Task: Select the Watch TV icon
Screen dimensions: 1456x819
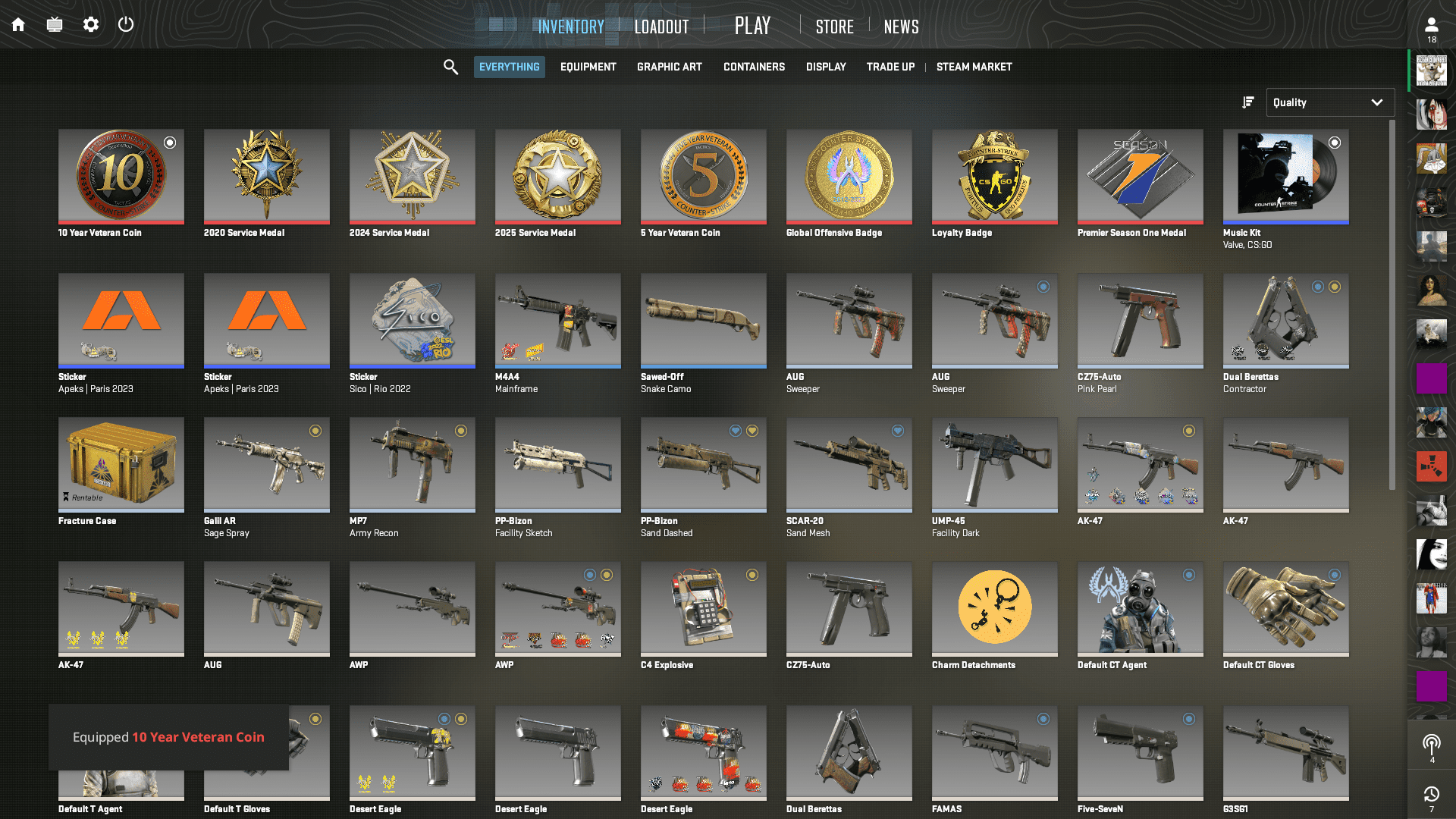Action: coord(54,24)
